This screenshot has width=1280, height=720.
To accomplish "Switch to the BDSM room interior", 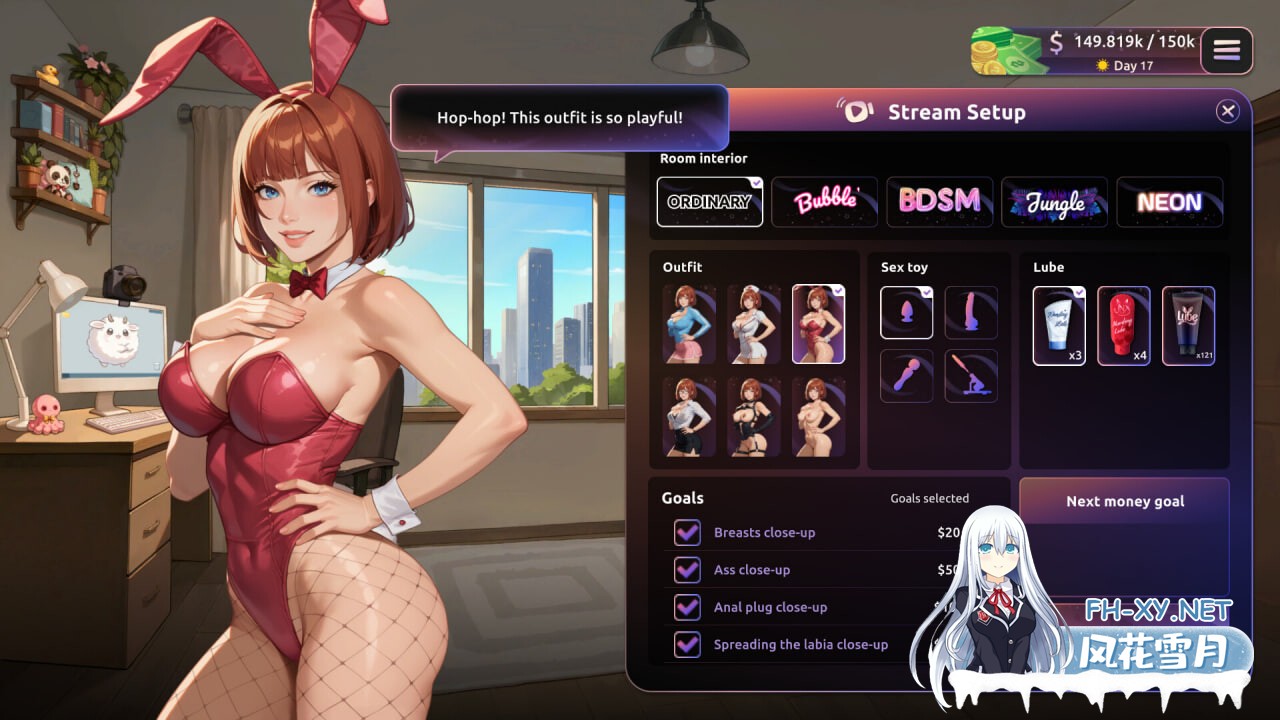I will coord(939,202).
